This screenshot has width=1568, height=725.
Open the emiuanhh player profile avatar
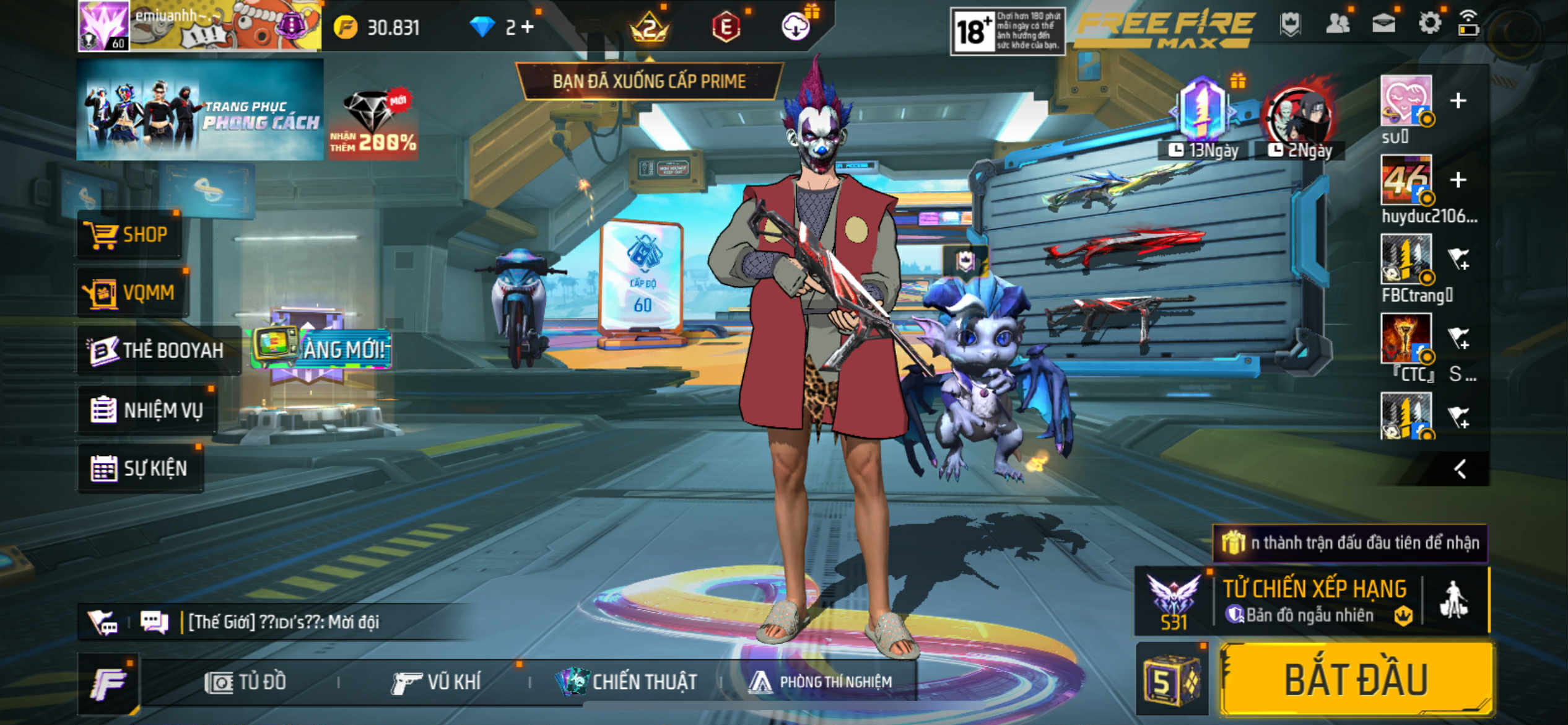click(x=103, y=26)
